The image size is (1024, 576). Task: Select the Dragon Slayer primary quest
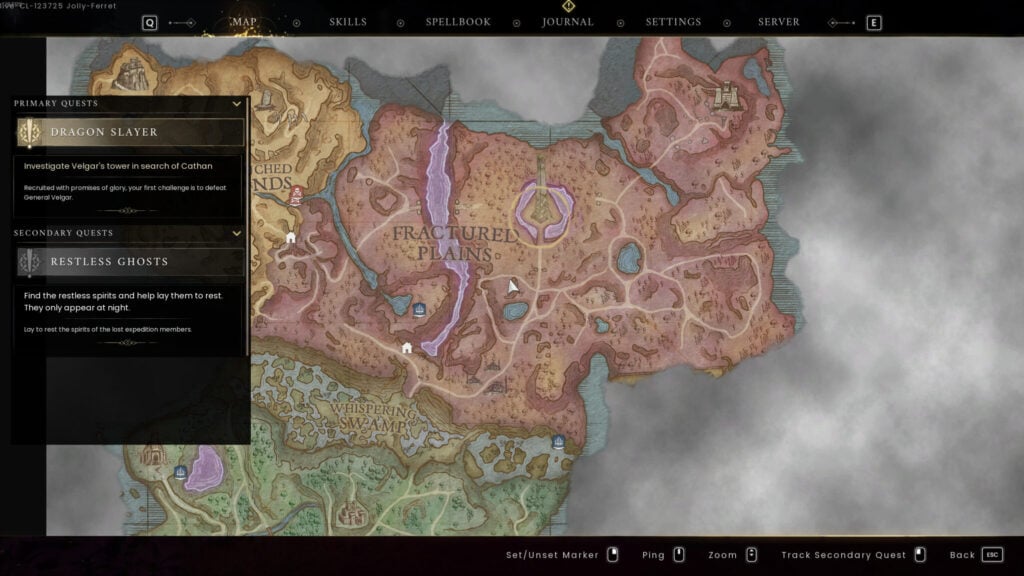pos(130,132)
